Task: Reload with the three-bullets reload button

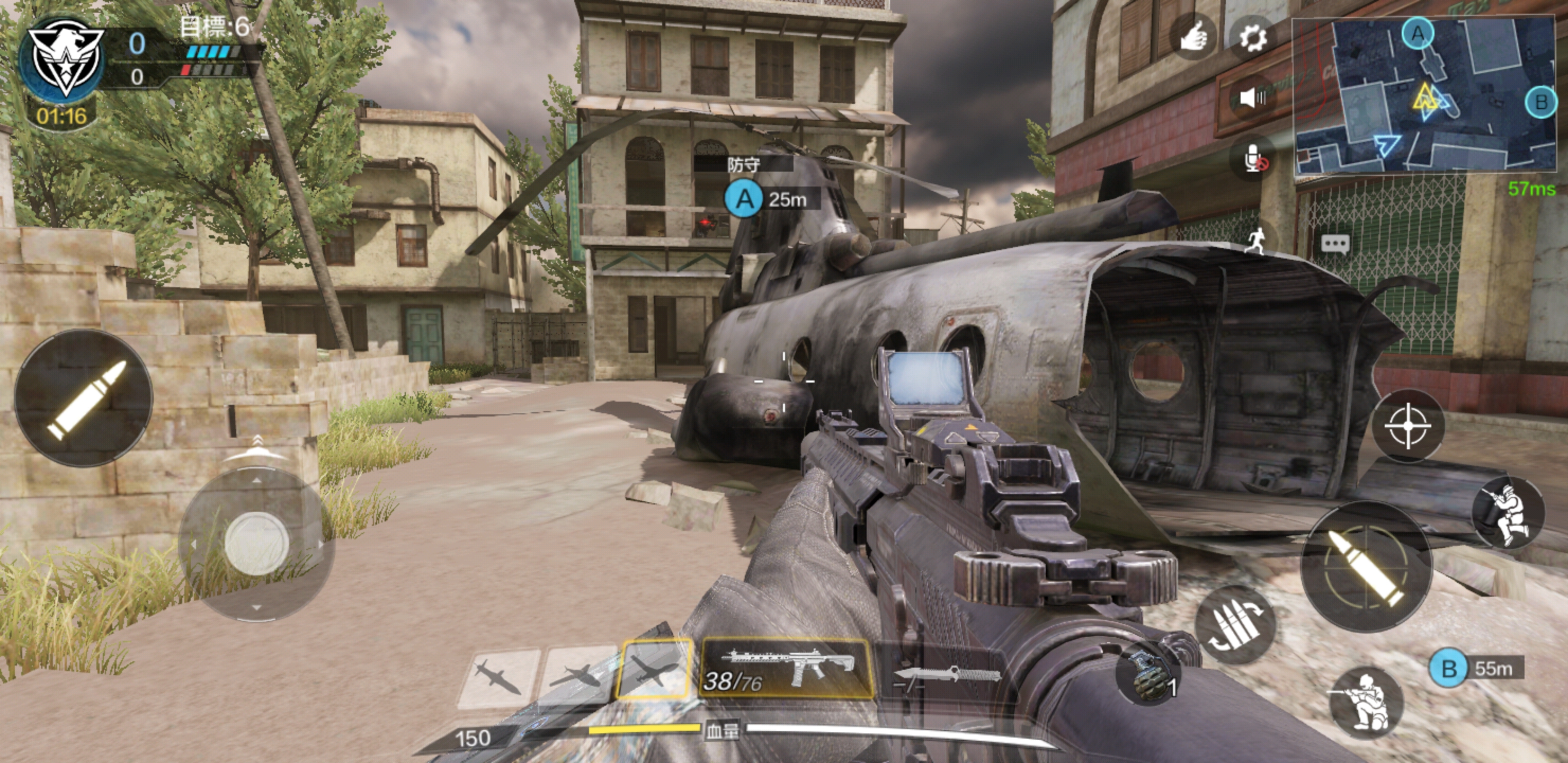Action: (x=1235, y=625)
